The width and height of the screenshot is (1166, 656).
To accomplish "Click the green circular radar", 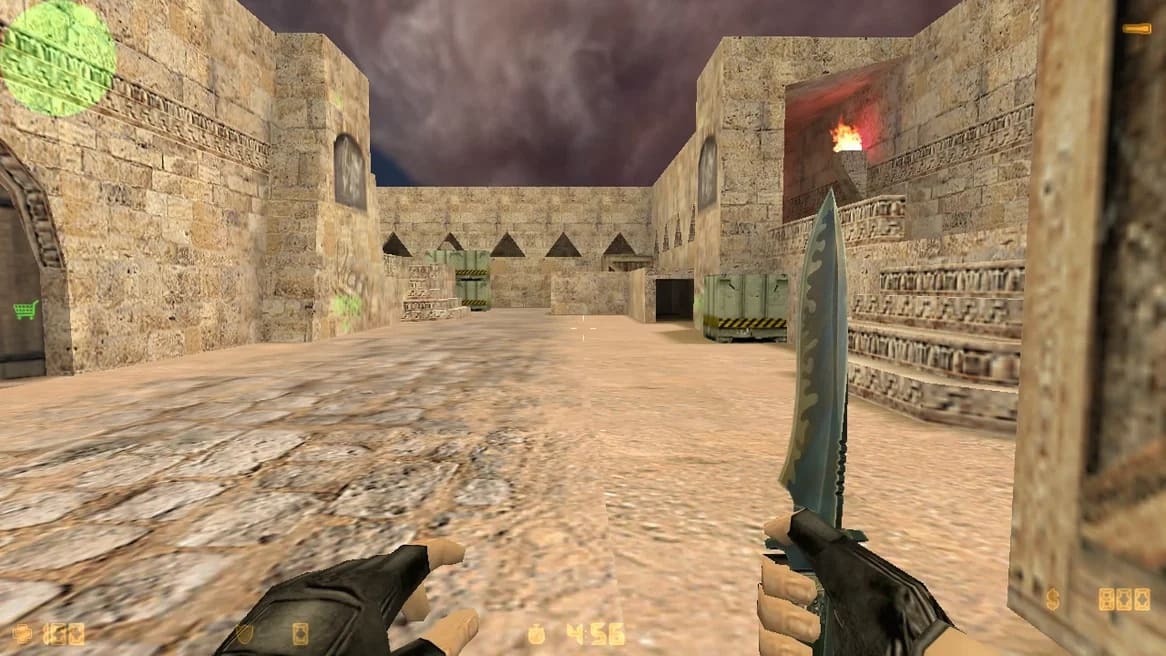I will click(57, 55).
